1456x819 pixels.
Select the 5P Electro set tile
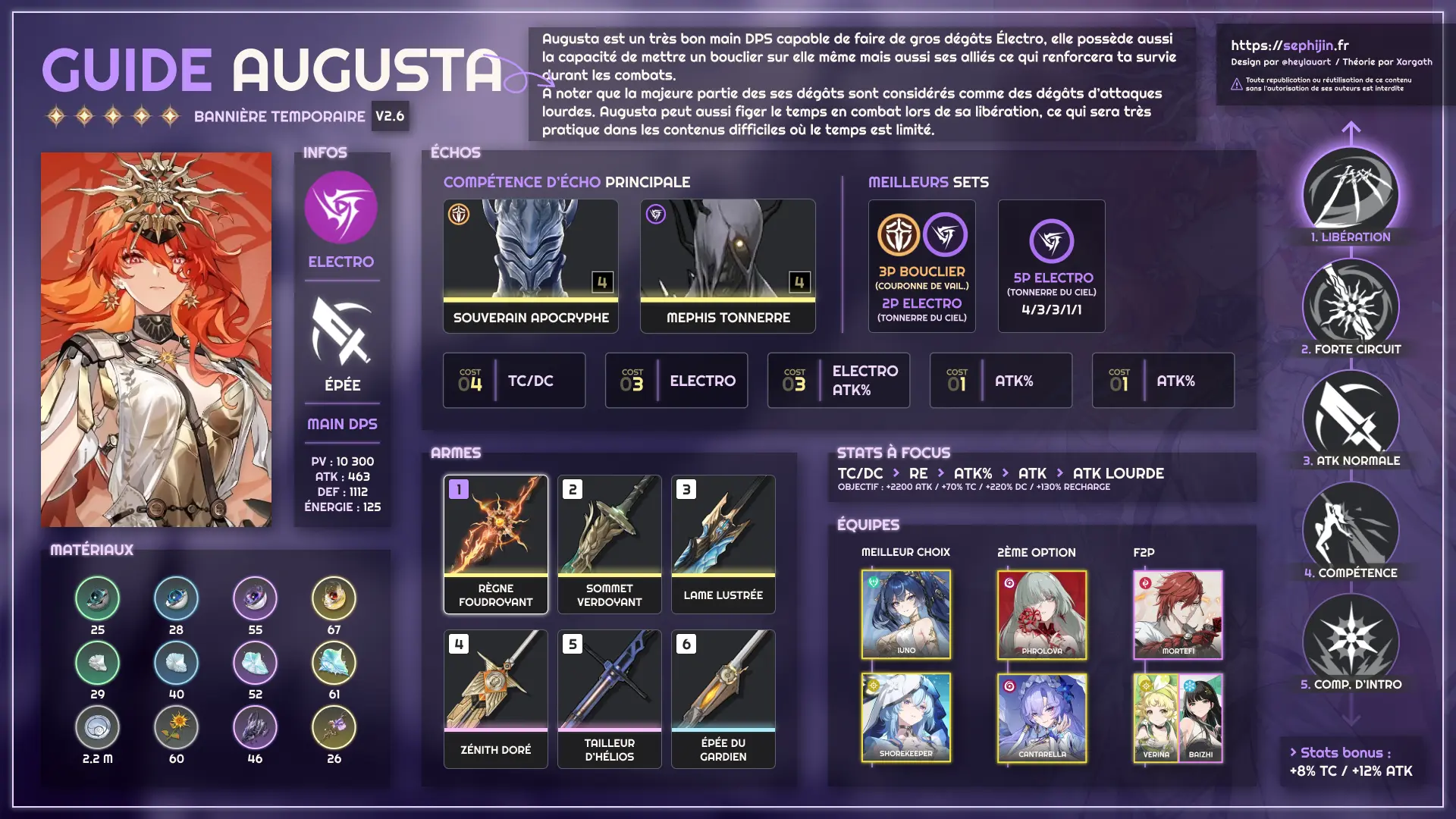pos(1051,265)
